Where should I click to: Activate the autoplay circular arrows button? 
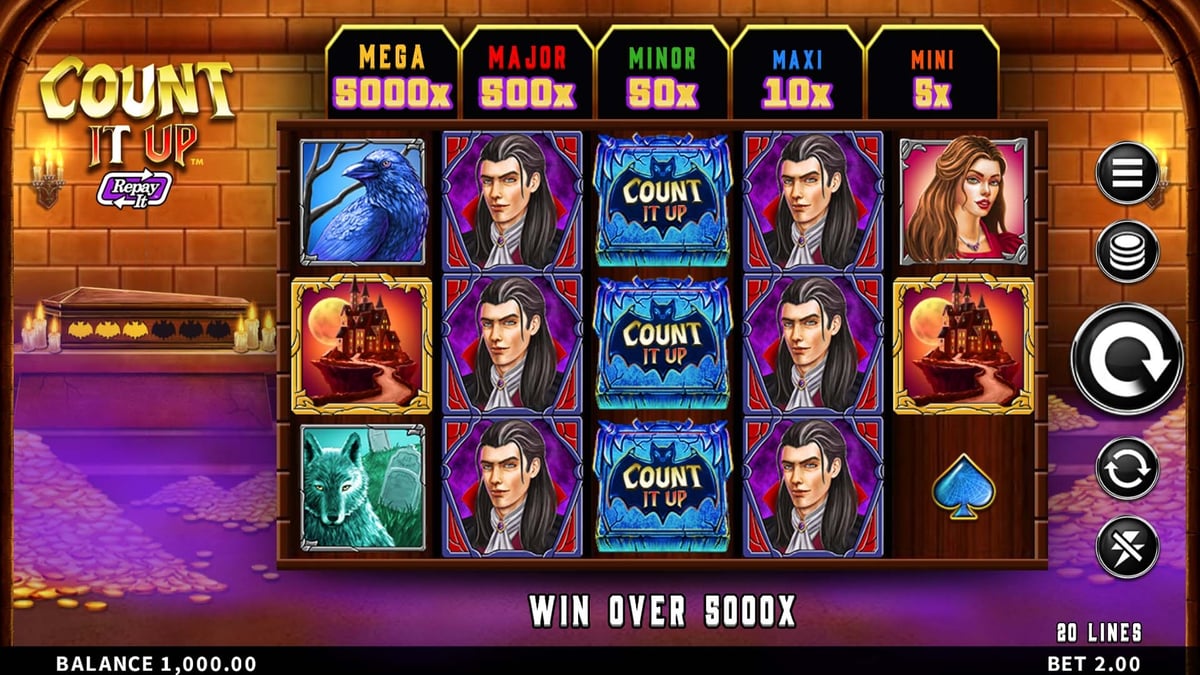1127,467
